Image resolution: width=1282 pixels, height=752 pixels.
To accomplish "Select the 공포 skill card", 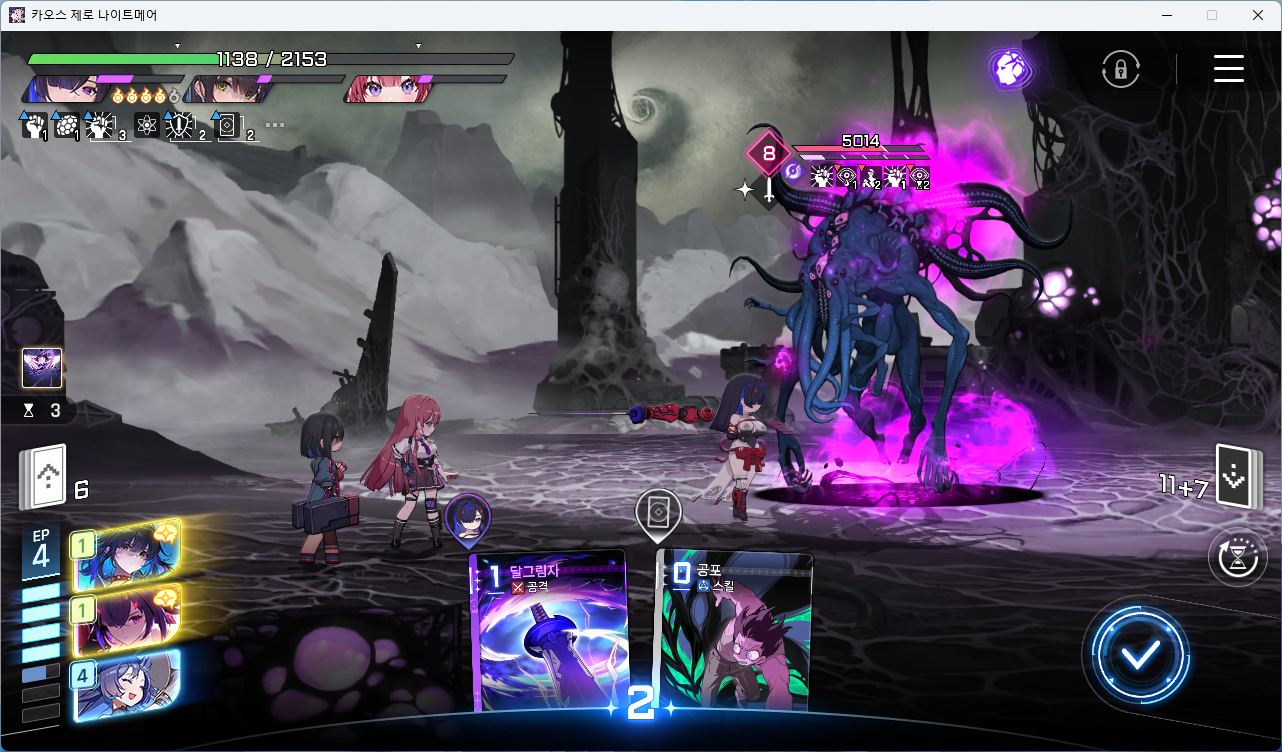I will pyautogui.click(x=733, y=630).
